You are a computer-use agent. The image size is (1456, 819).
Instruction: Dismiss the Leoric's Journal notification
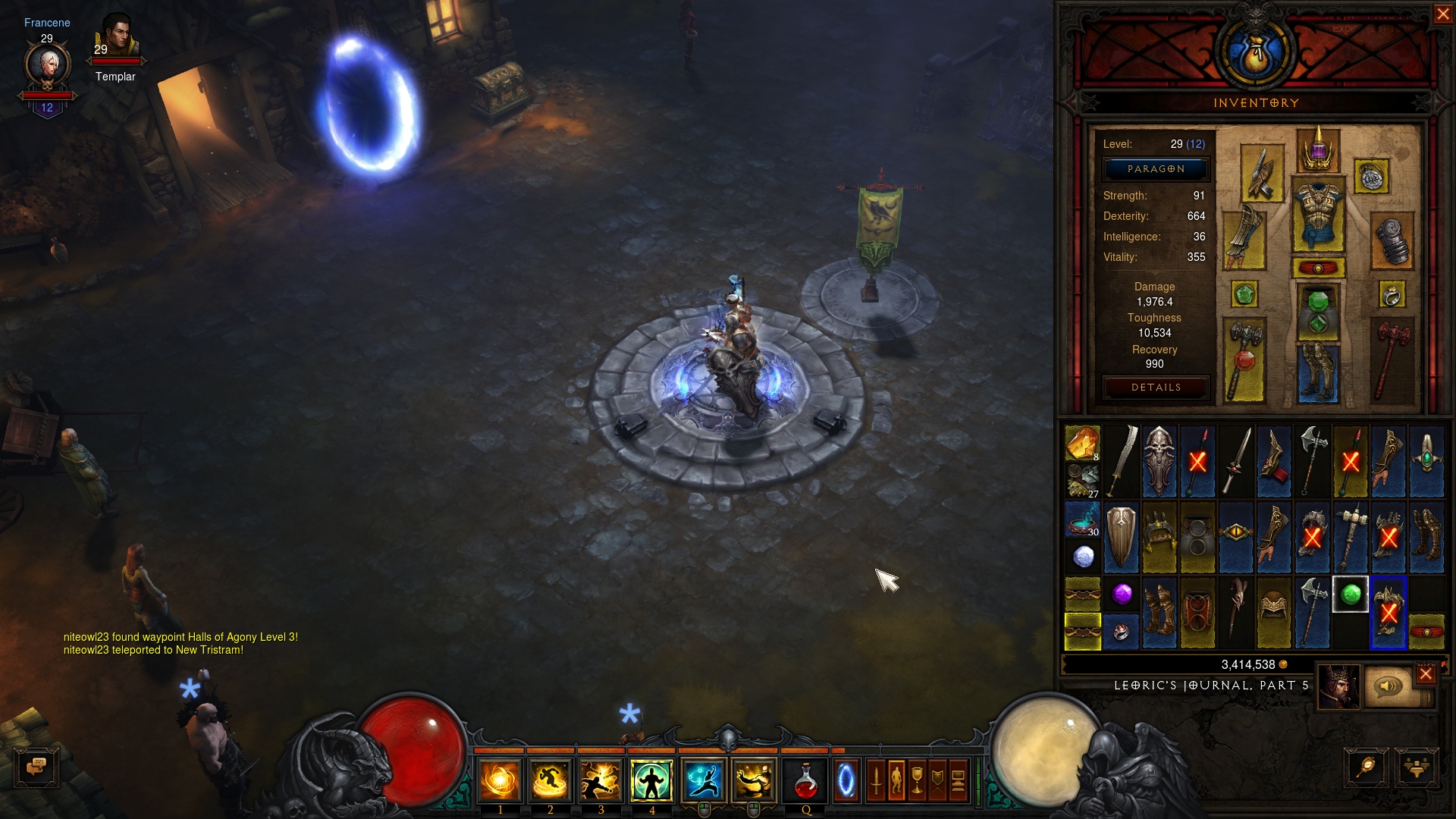[1426, 674]
